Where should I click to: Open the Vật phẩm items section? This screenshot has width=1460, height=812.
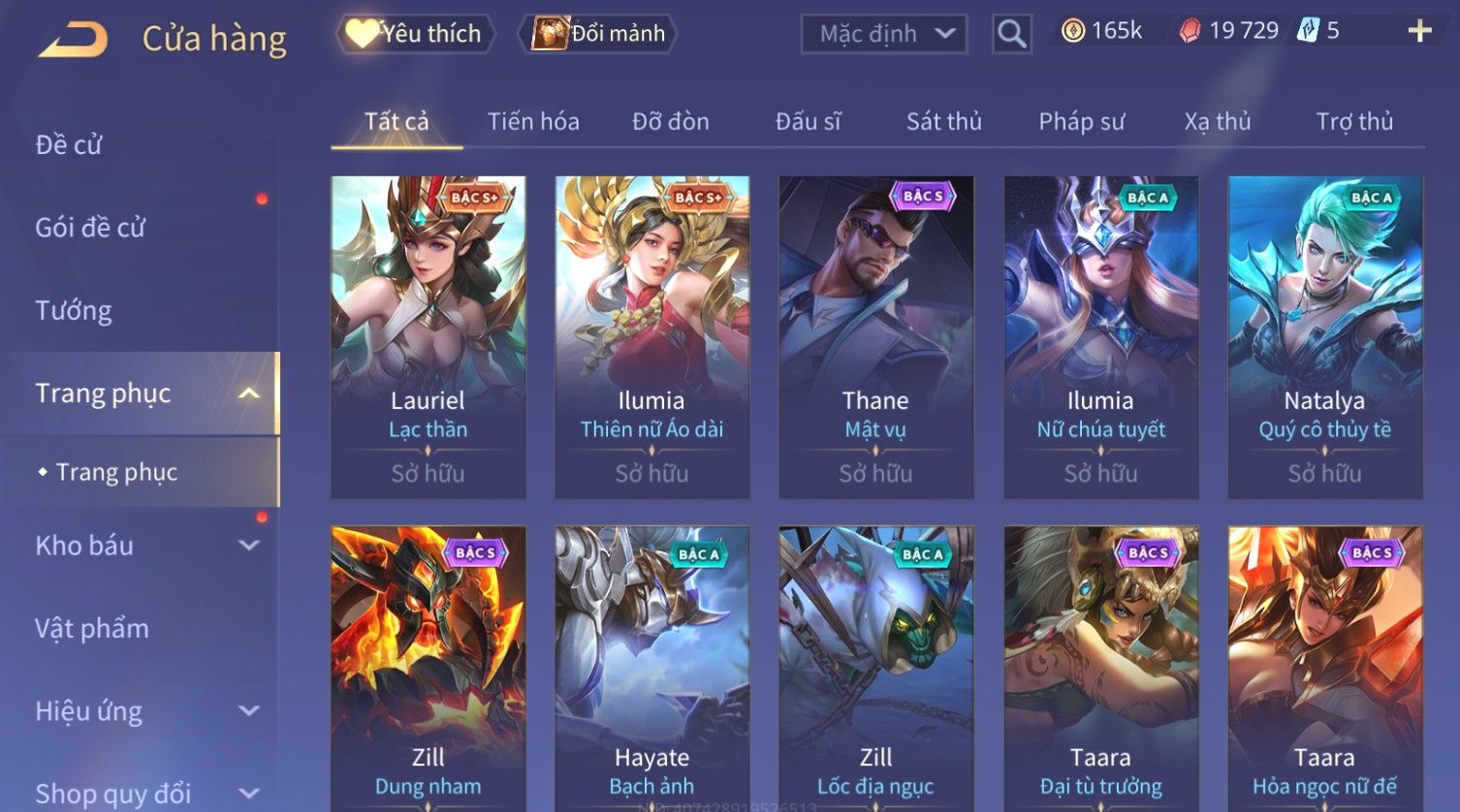[92, 629]
